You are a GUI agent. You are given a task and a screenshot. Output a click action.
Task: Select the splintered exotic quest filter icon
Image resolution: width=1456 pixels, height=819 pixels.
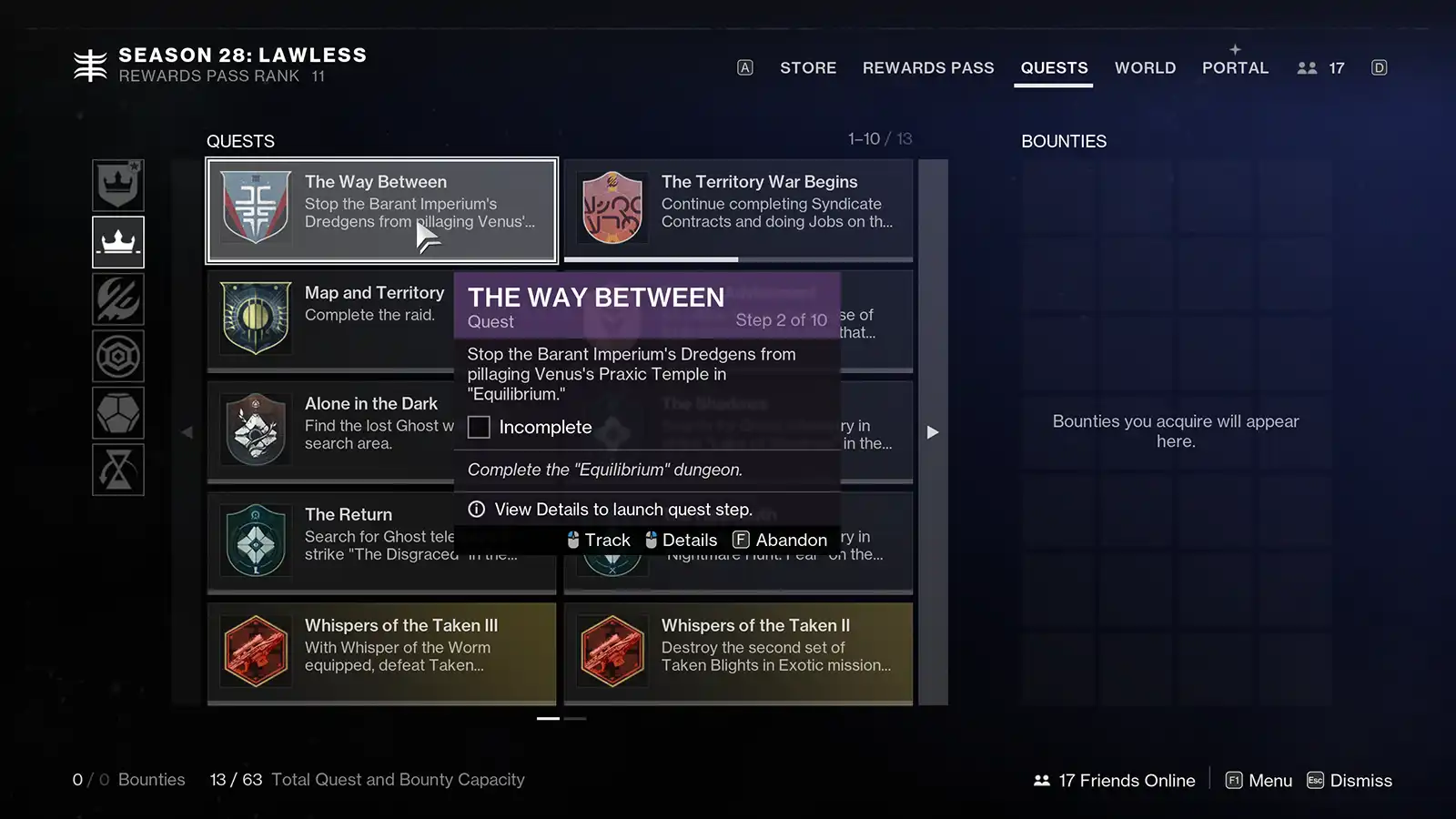(118, 299)
